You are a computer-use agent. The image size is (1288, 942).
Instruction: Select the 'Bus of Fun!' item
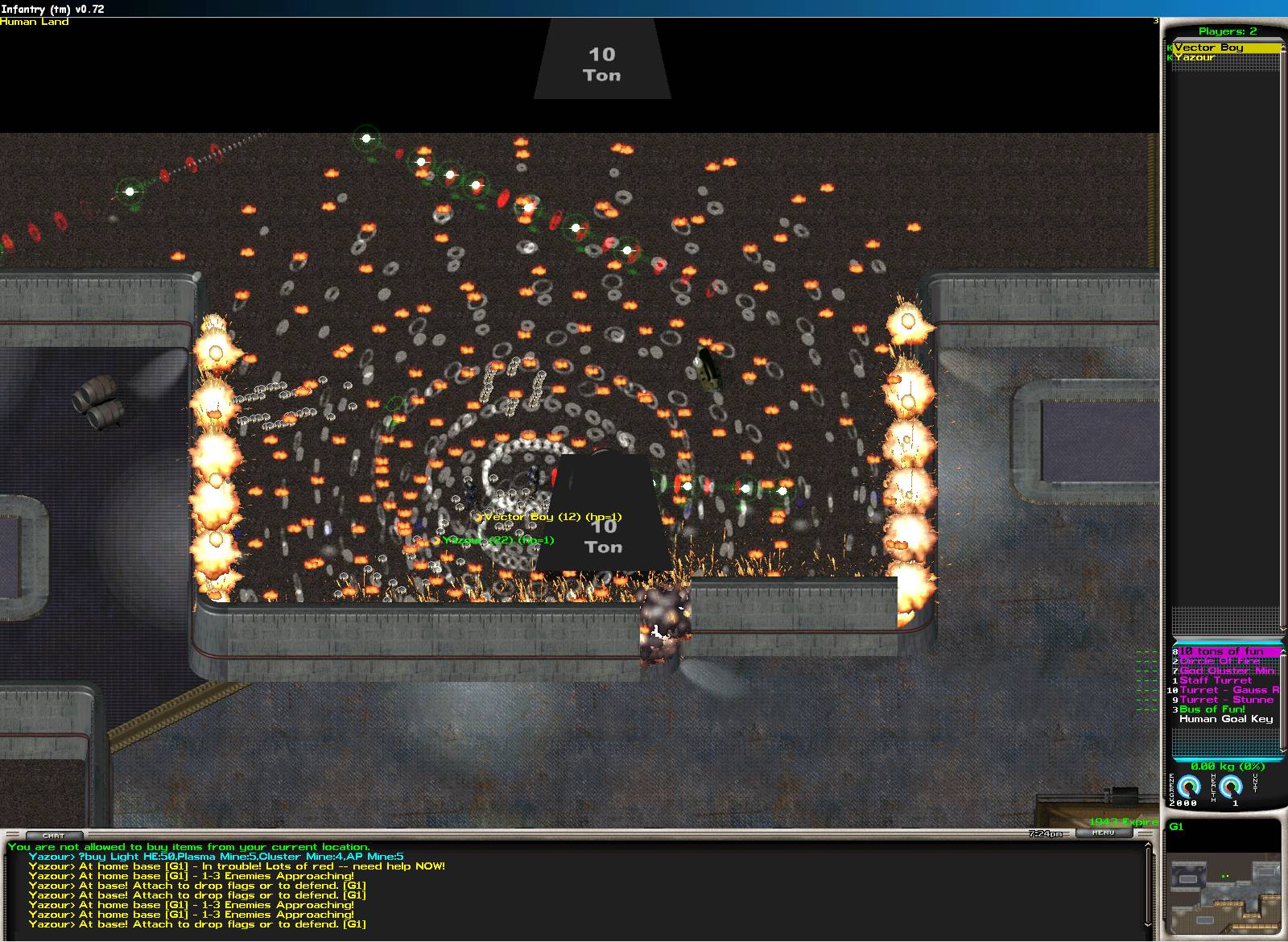click(1212, 709)
